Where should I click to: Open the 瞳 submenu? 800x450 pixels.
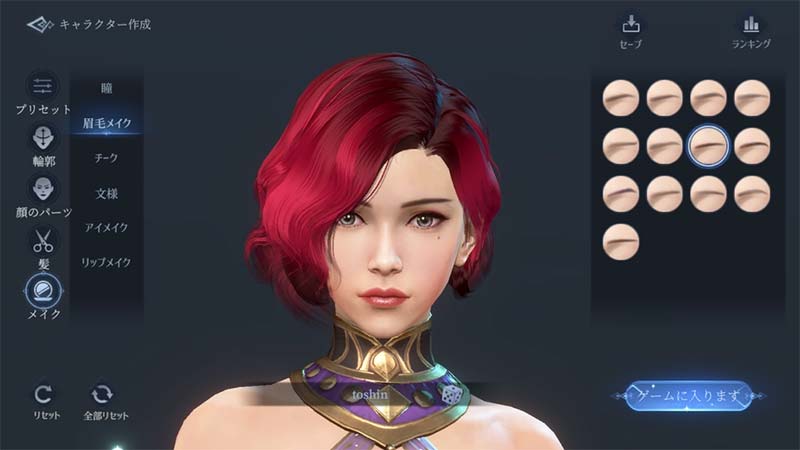click(106, 88)
